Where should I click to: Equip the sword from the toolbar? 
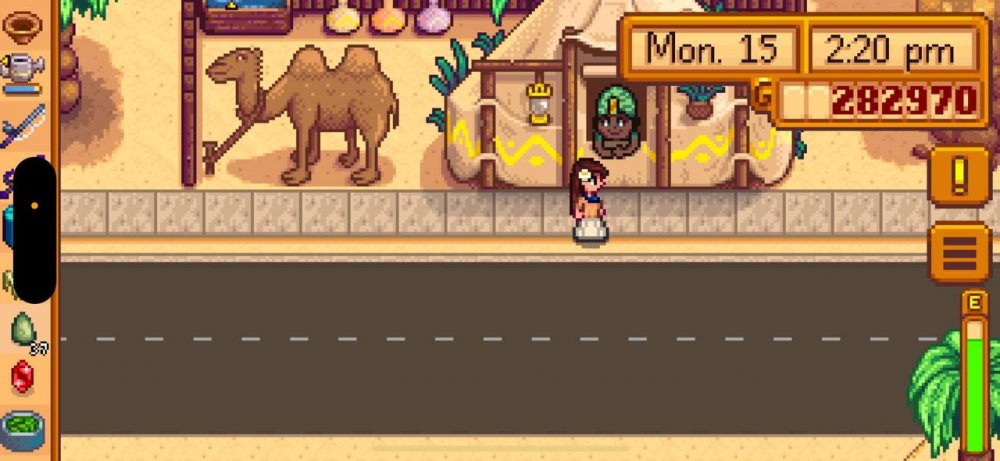tap(22, 125)
